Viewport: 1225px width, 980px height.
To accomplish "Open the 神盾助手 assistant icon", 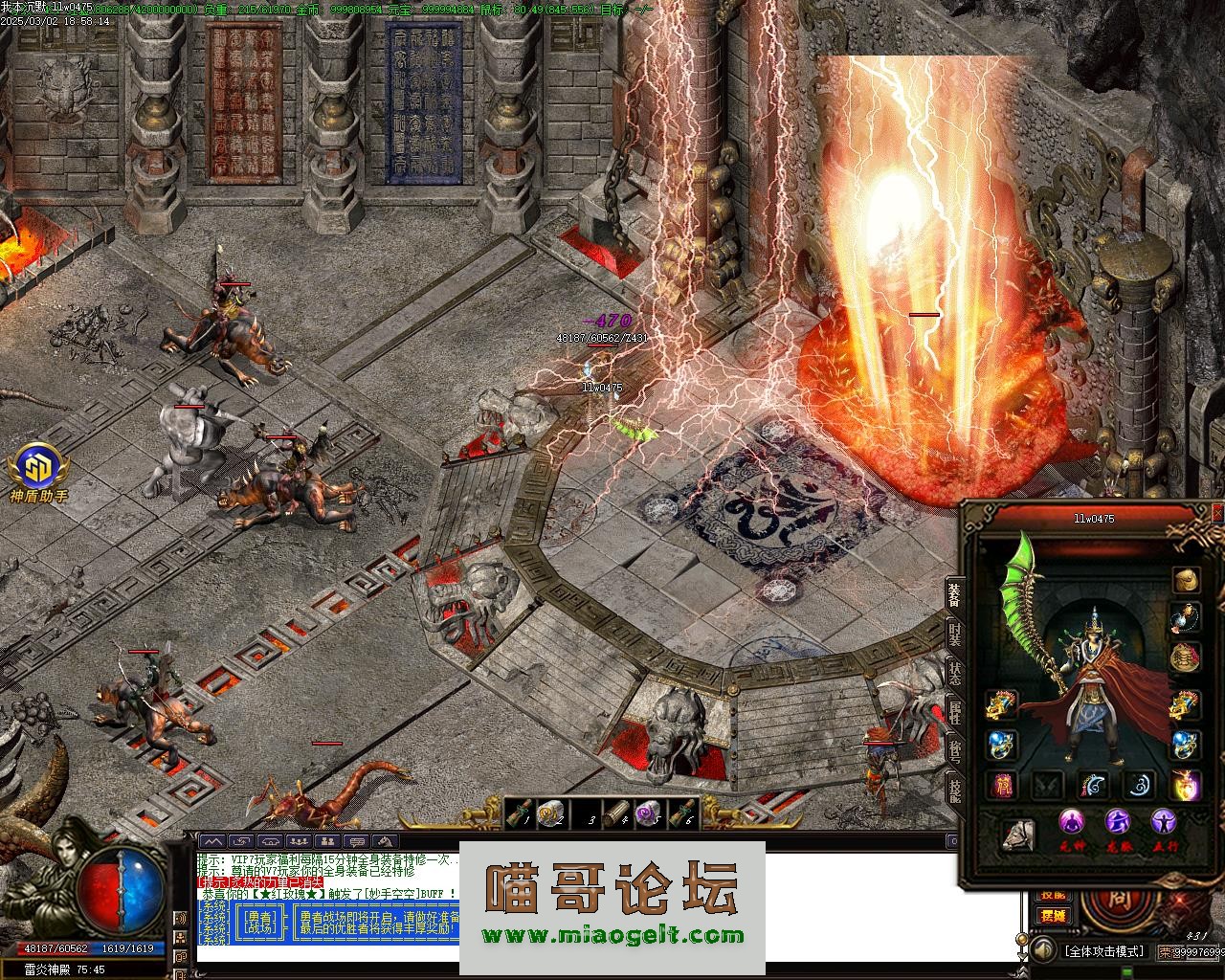I will coord(38,473).
